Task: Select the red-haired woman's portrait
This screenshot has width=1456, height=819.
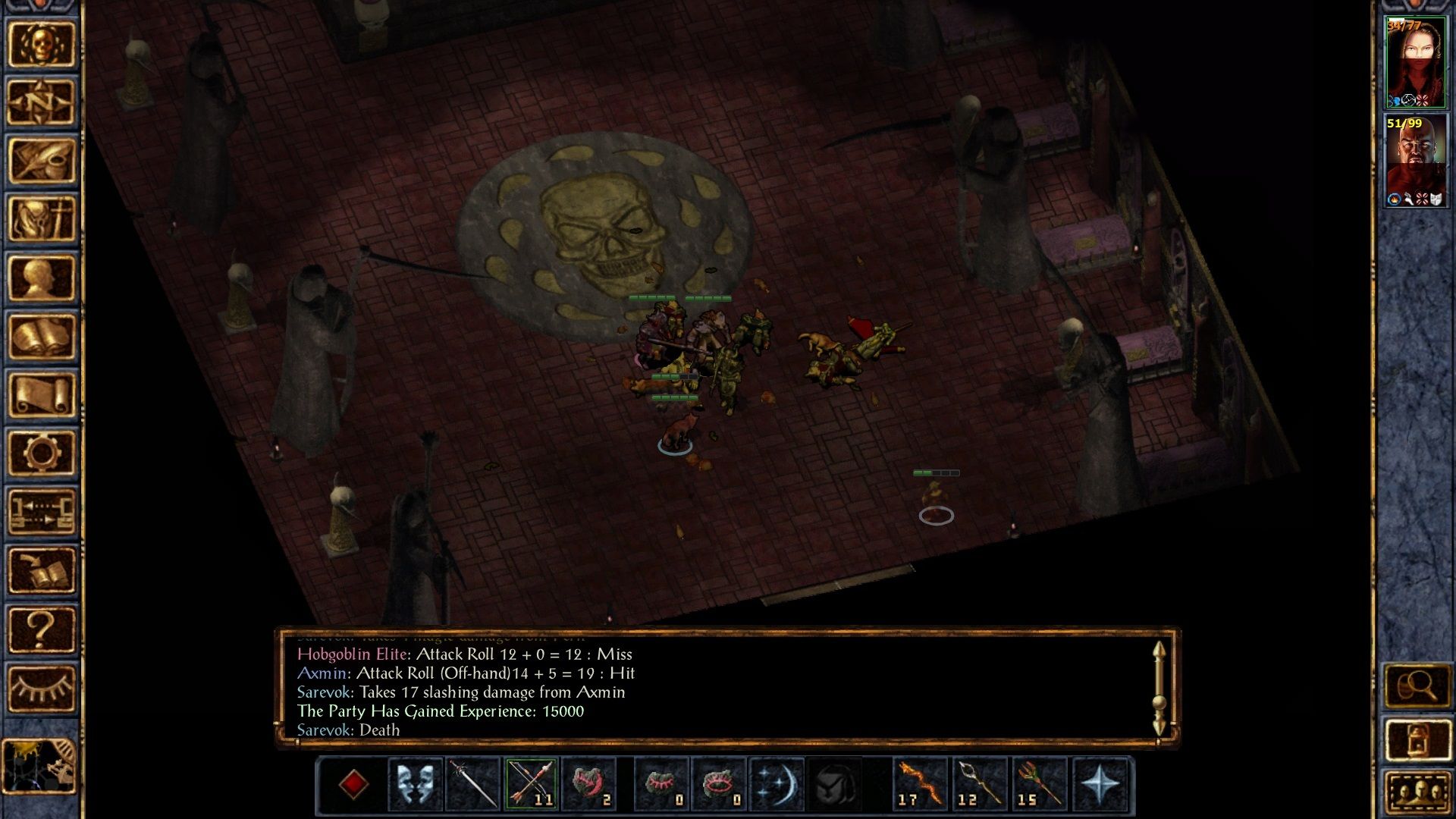Action: (x=1415, y=63)
